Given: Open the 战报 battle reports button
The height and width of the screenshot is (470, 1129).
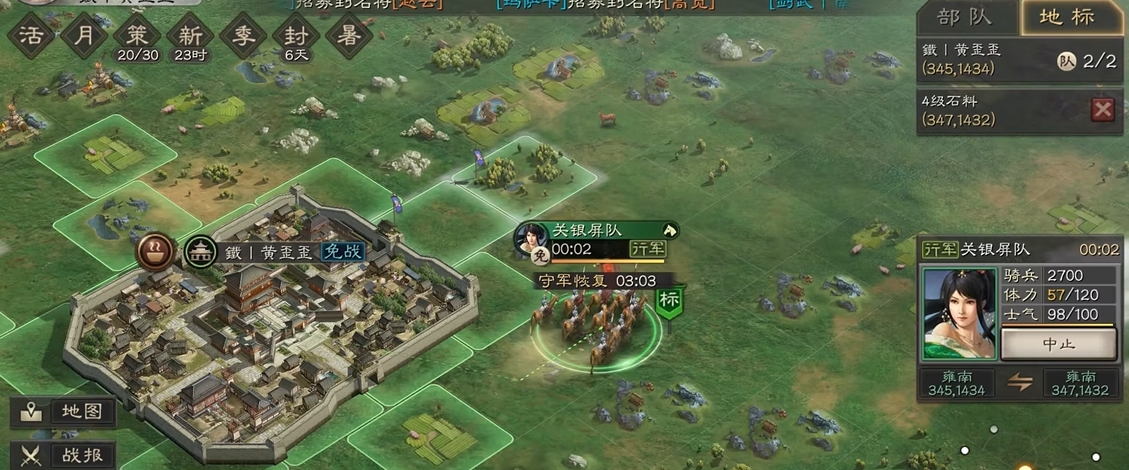Looking at the screenshot, I should (65, 453).
